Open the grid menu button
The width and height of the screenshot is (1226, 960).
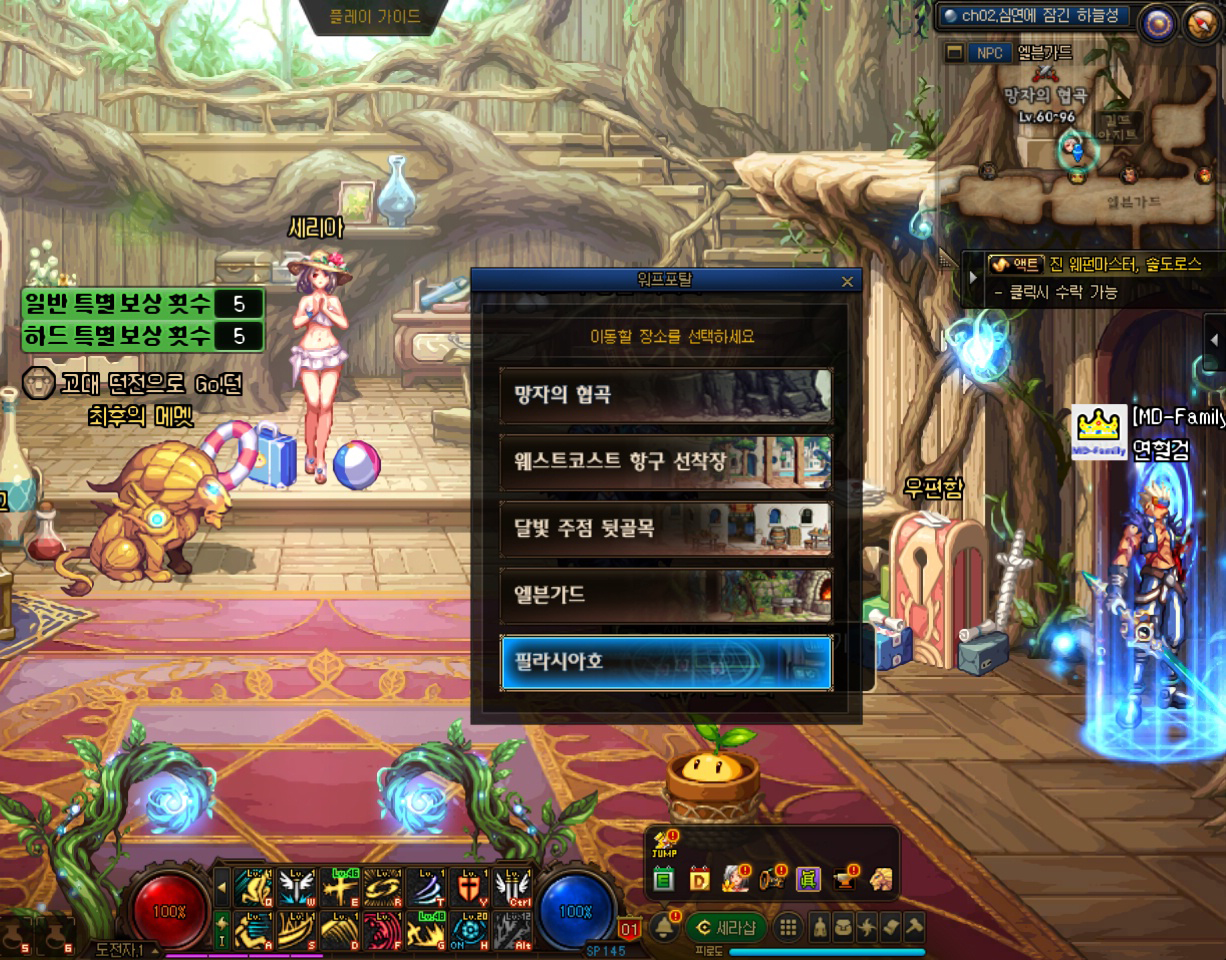[788, 927]
